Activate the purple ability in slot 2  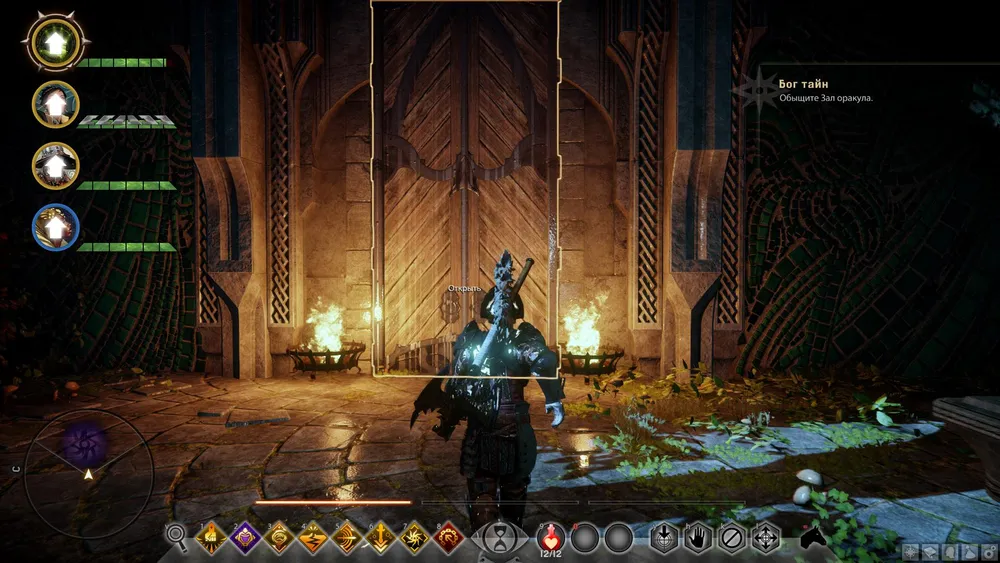click(246, 538)
